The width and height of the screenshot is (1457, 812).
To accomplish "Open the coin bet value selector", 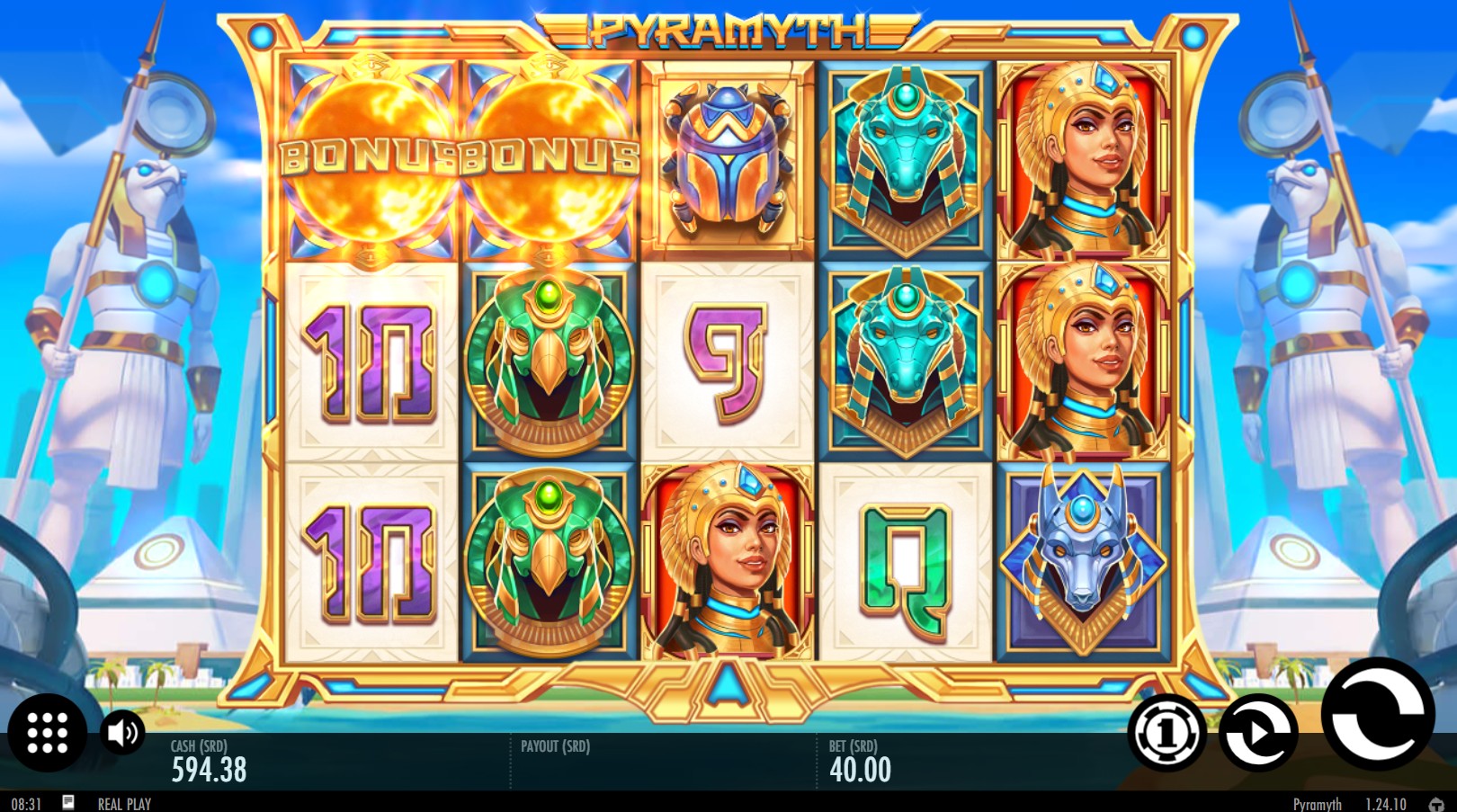I will 1165,735.
